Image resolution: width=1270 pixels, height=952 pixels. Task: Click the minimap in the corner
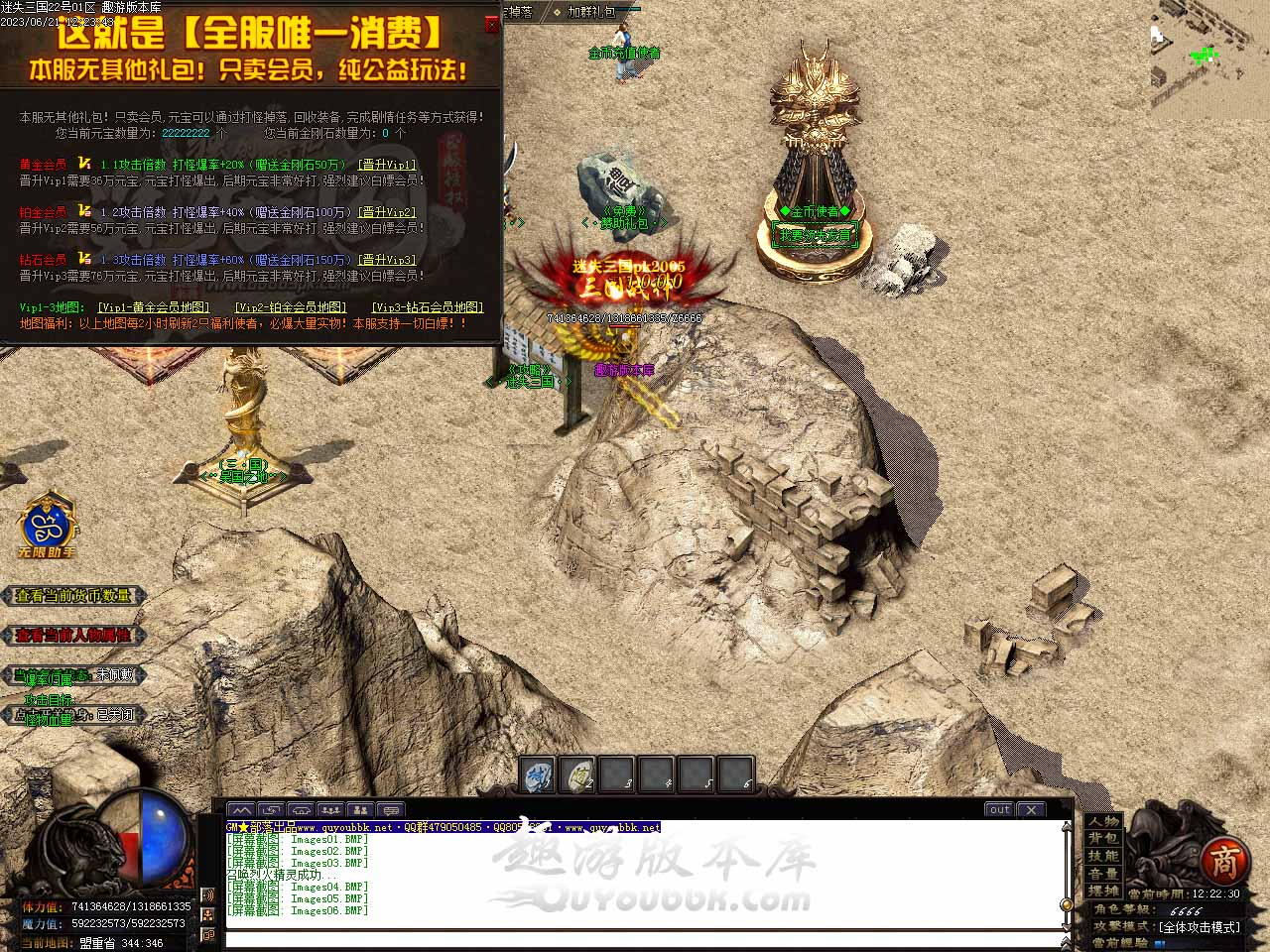pos(1209,59)
